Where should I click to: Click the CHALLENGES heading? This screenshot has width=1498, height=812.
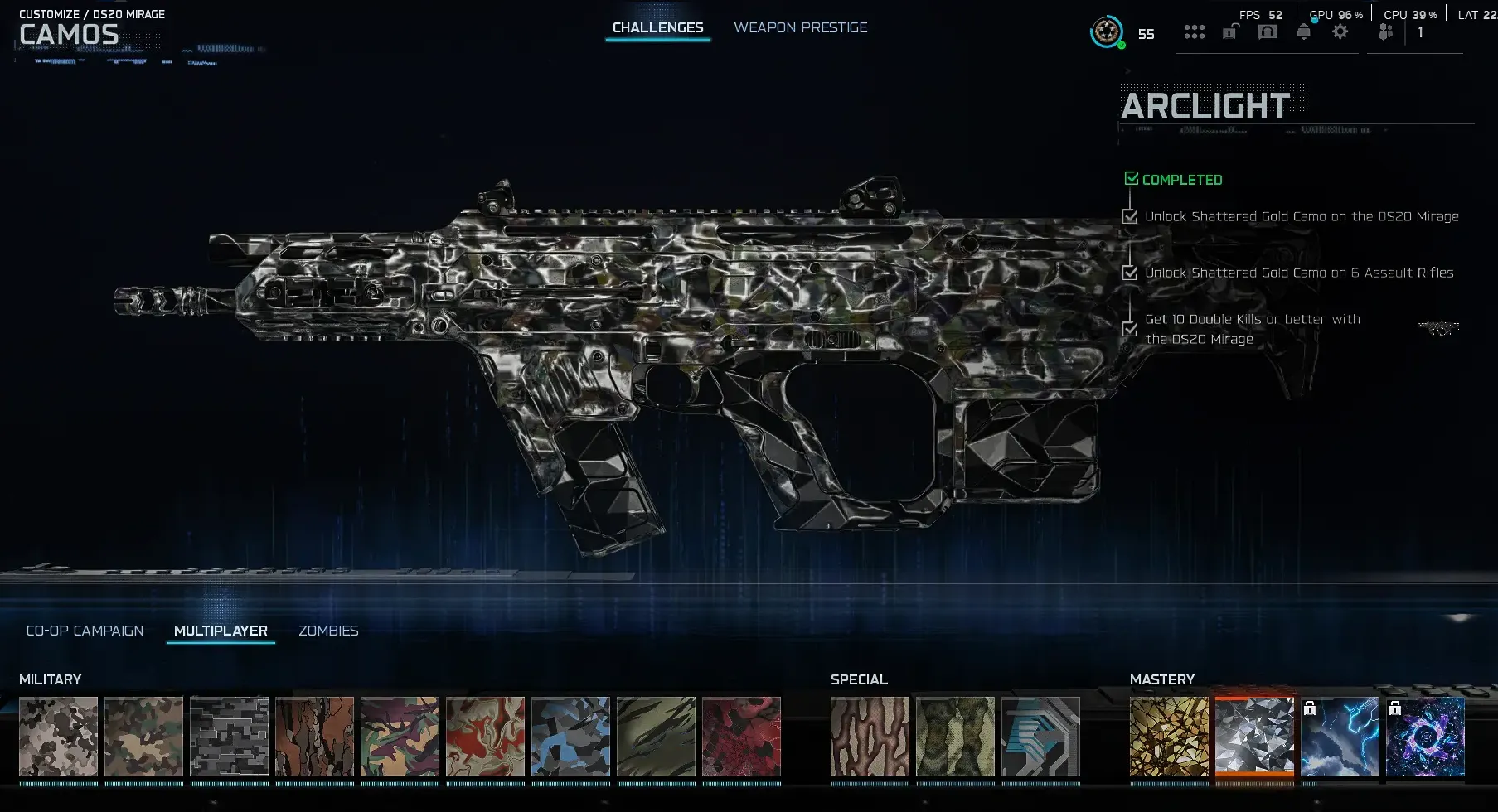point(657,27)
